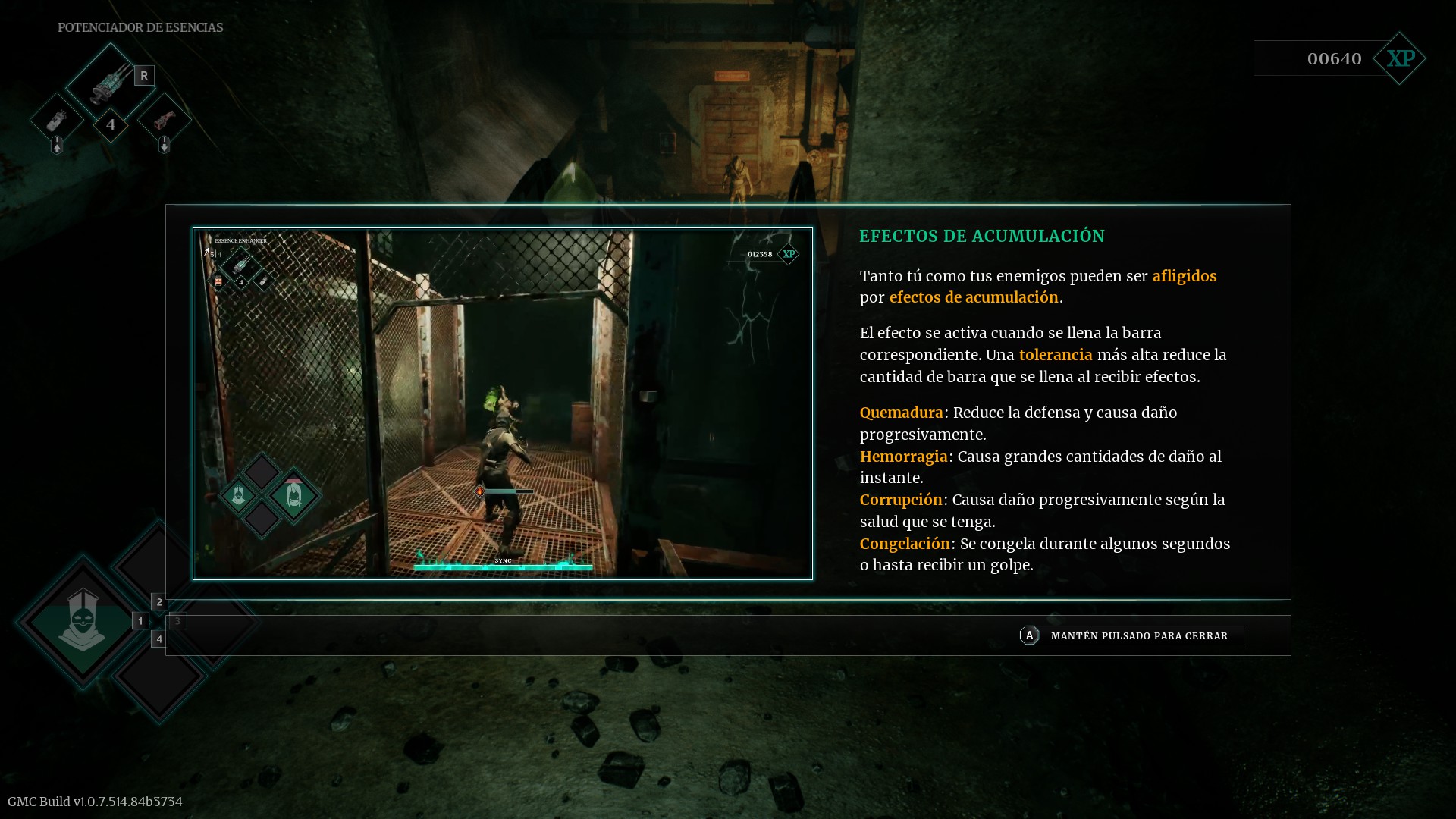Select the Essence Enhancer item slot

point(111,80)
